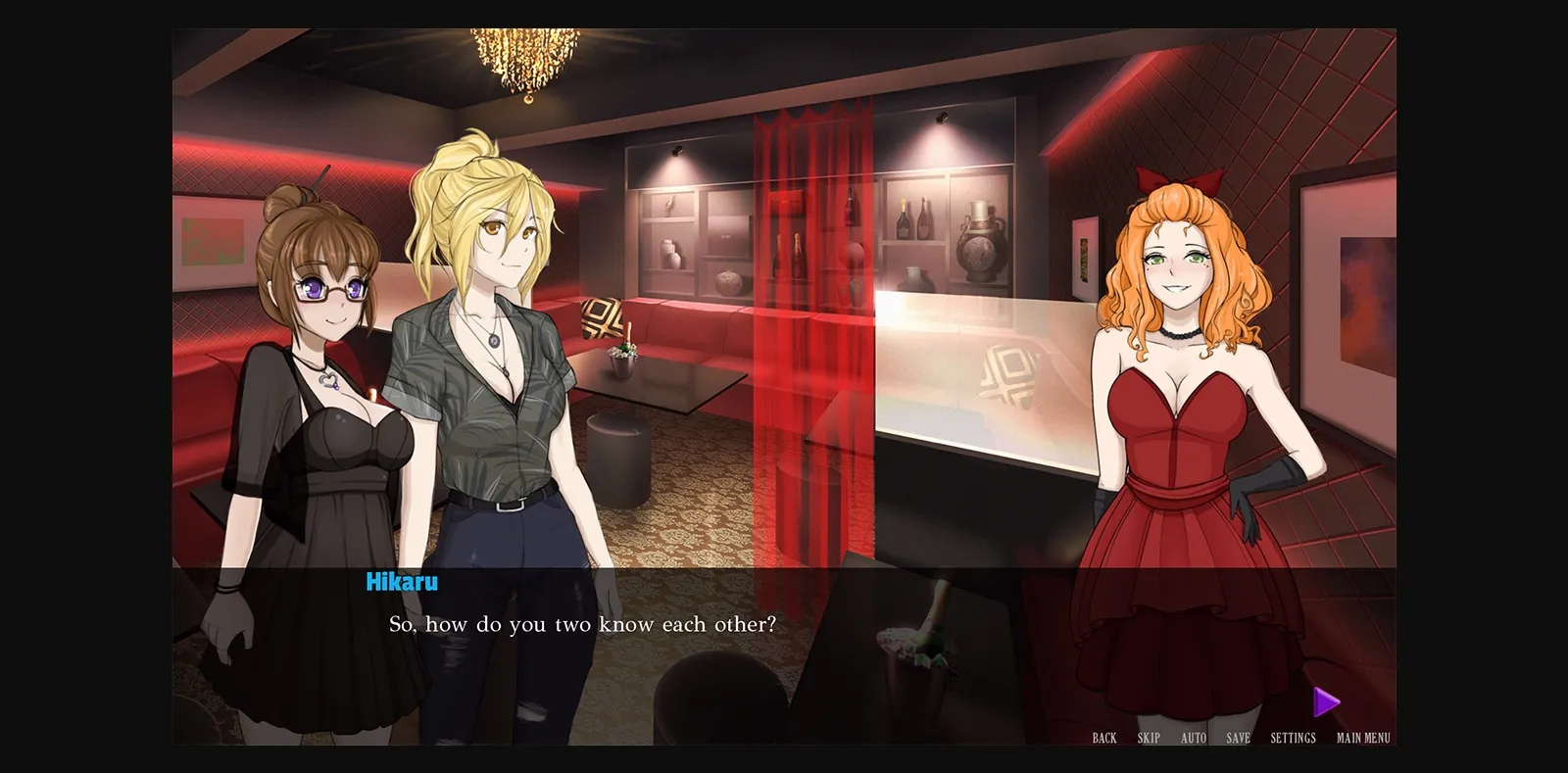The image size is (1568, 773).
Task: Return to the MAIN MENU
Action: pos(1361,738)
